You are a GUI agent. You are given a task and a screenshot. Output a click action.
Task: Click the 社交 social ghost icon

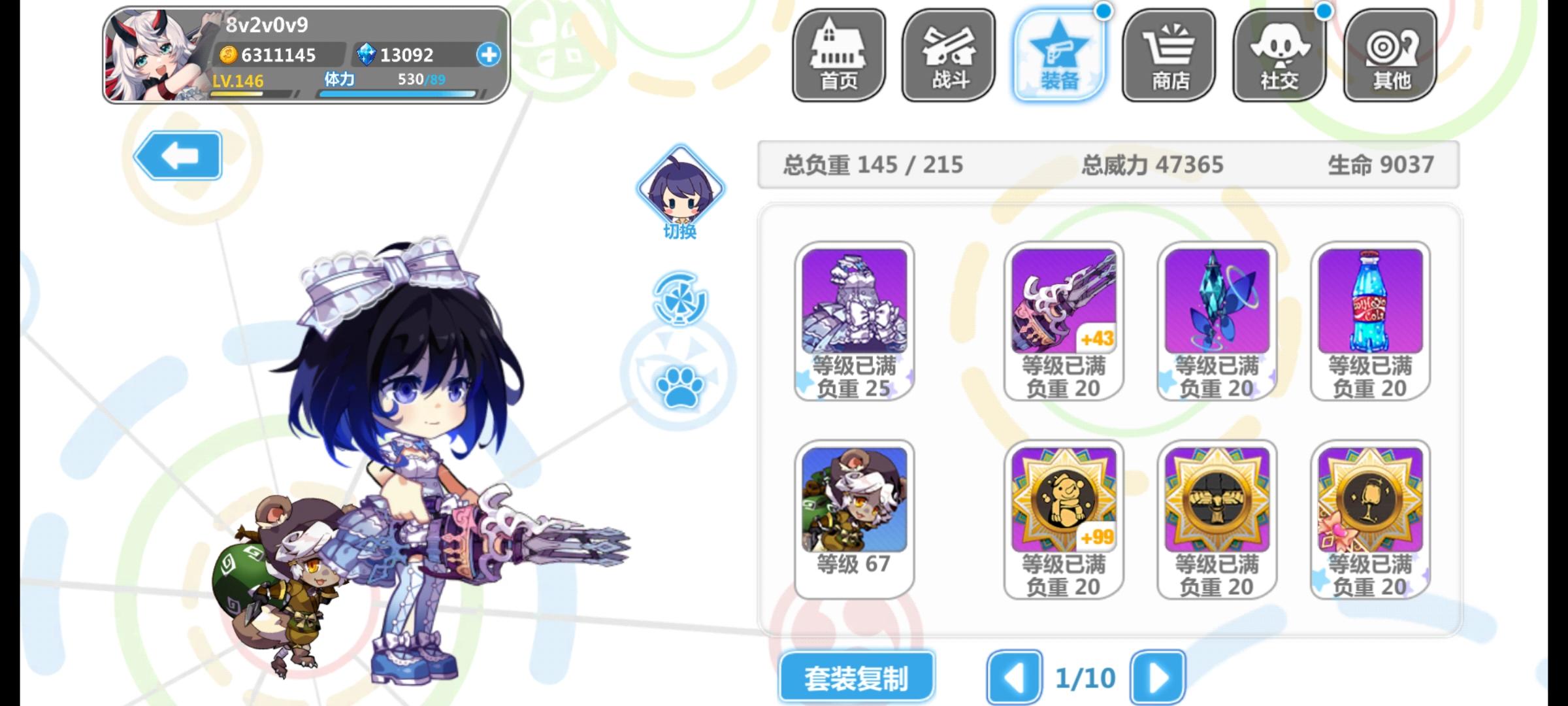(1278, 56)
